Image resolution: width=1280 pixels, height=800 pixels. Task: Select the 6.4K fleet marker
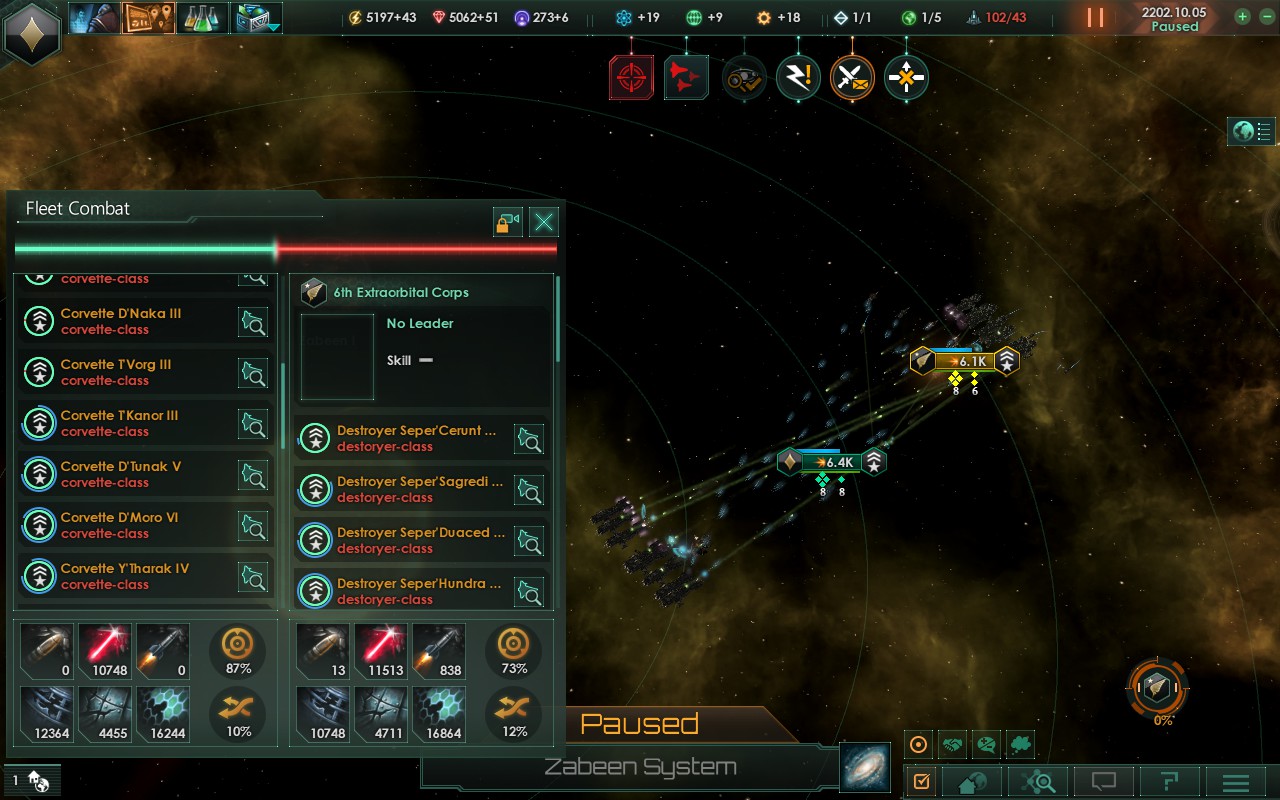point(832,462)
